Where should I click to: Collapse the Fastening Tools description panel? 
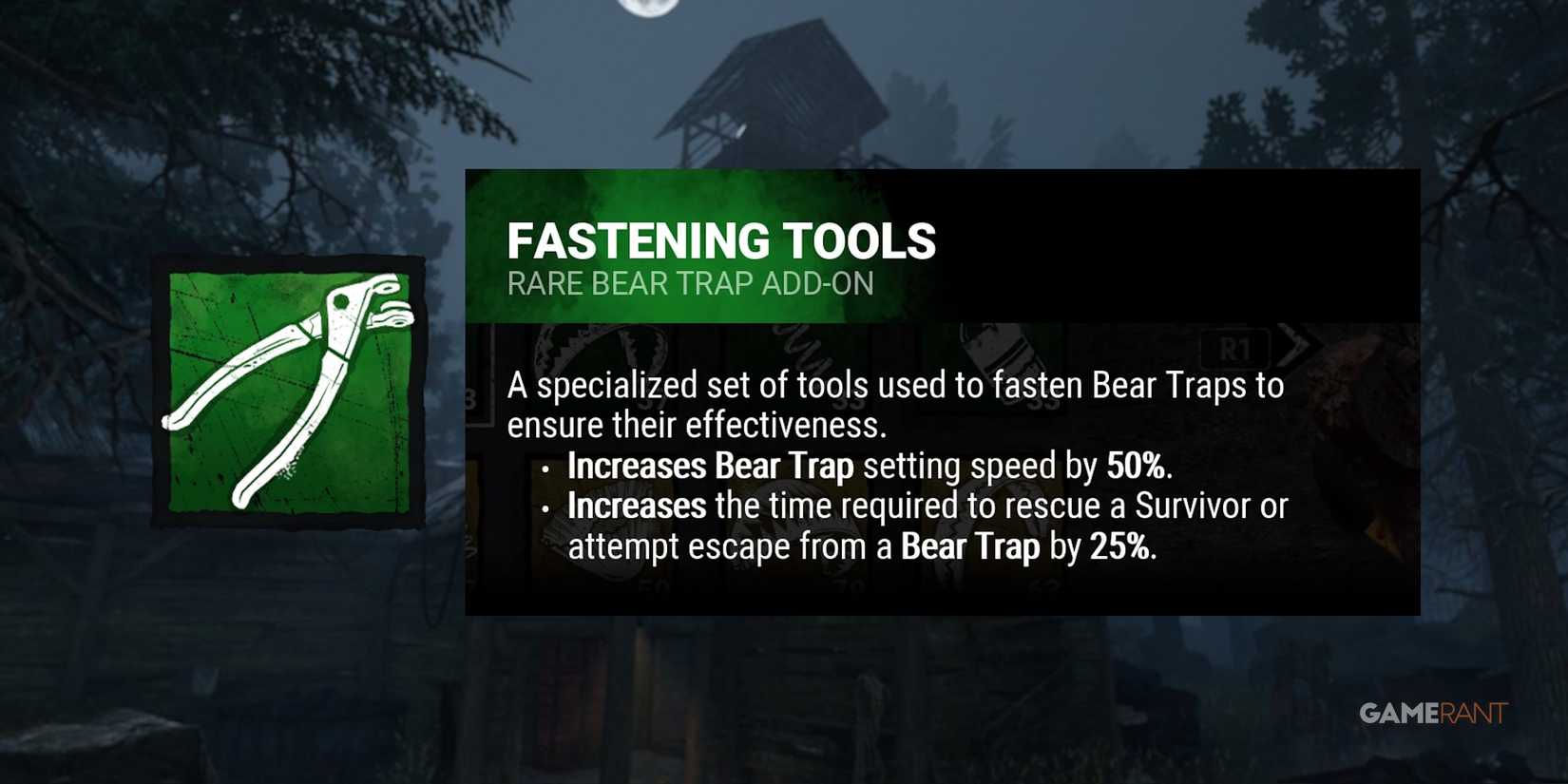point(898,466)
